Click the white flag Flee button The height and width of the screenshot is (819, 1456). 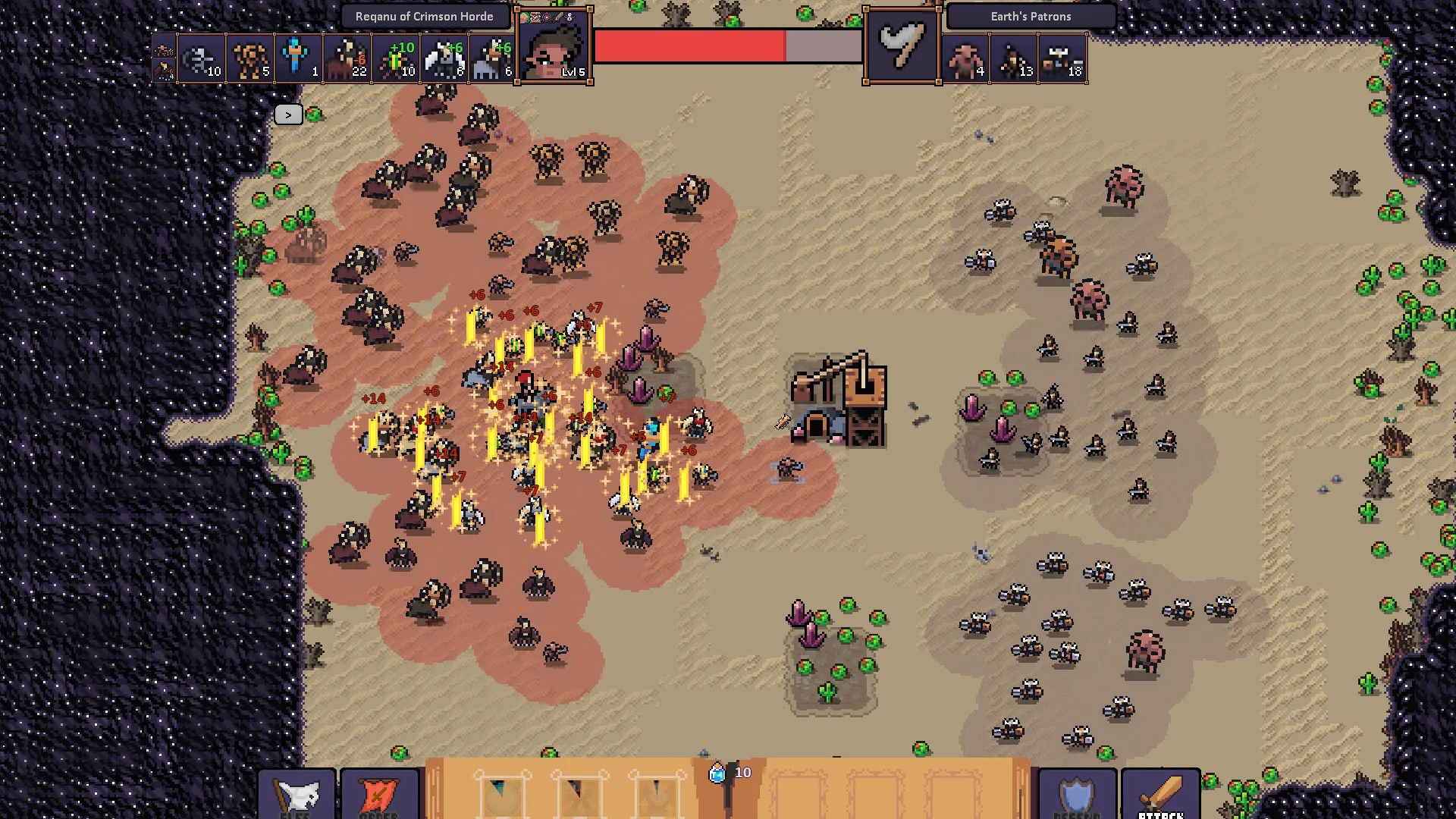click(297, 794)
